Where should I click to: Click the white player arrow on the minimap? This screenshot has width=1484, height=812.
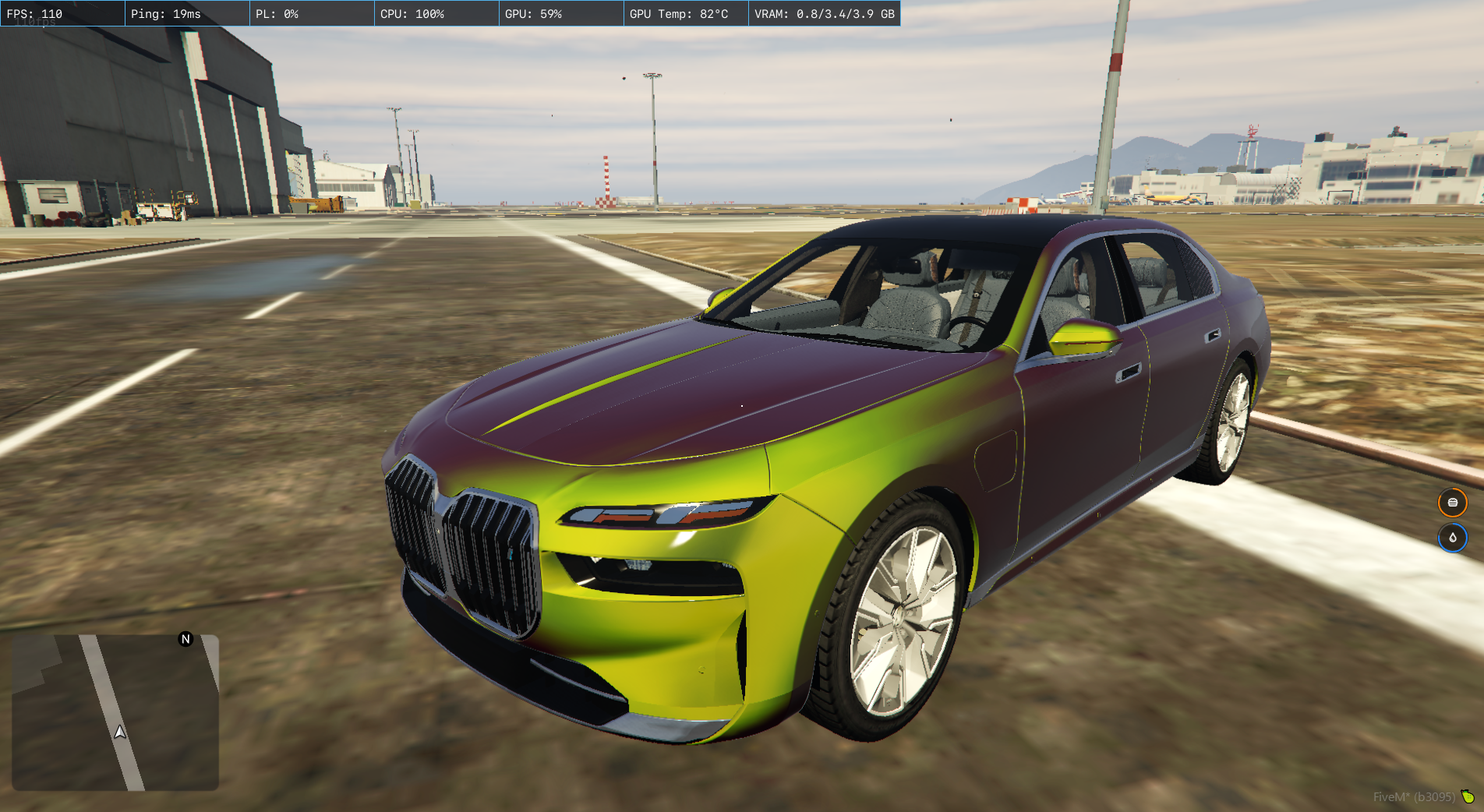pos(120,732)
